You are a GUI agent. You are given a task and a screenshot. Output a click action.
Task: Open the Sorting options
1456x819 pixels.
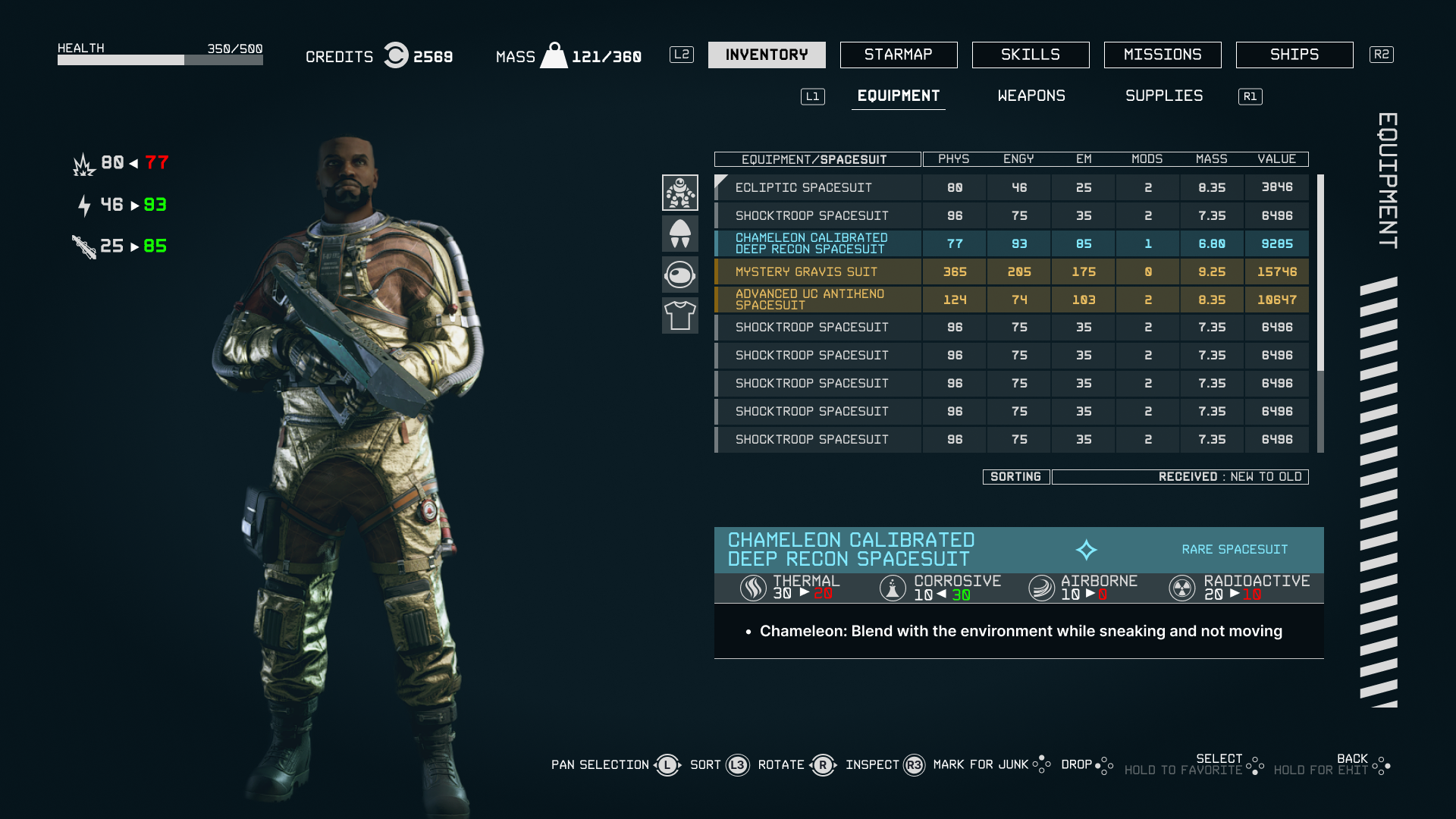(1016, 476)
